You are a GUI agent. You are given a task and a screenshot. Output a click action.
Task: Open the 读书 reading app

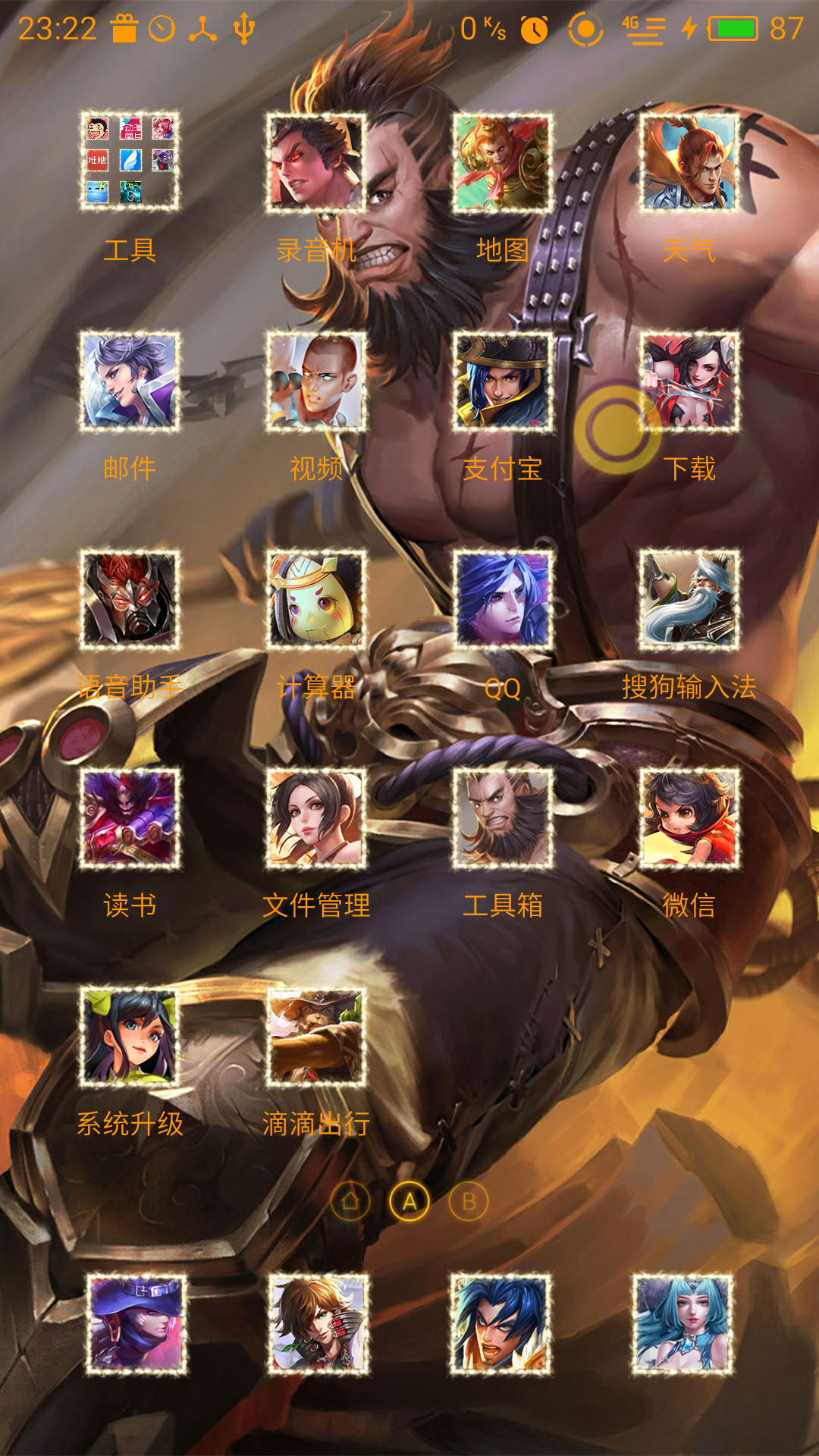[x=130, y=817]
